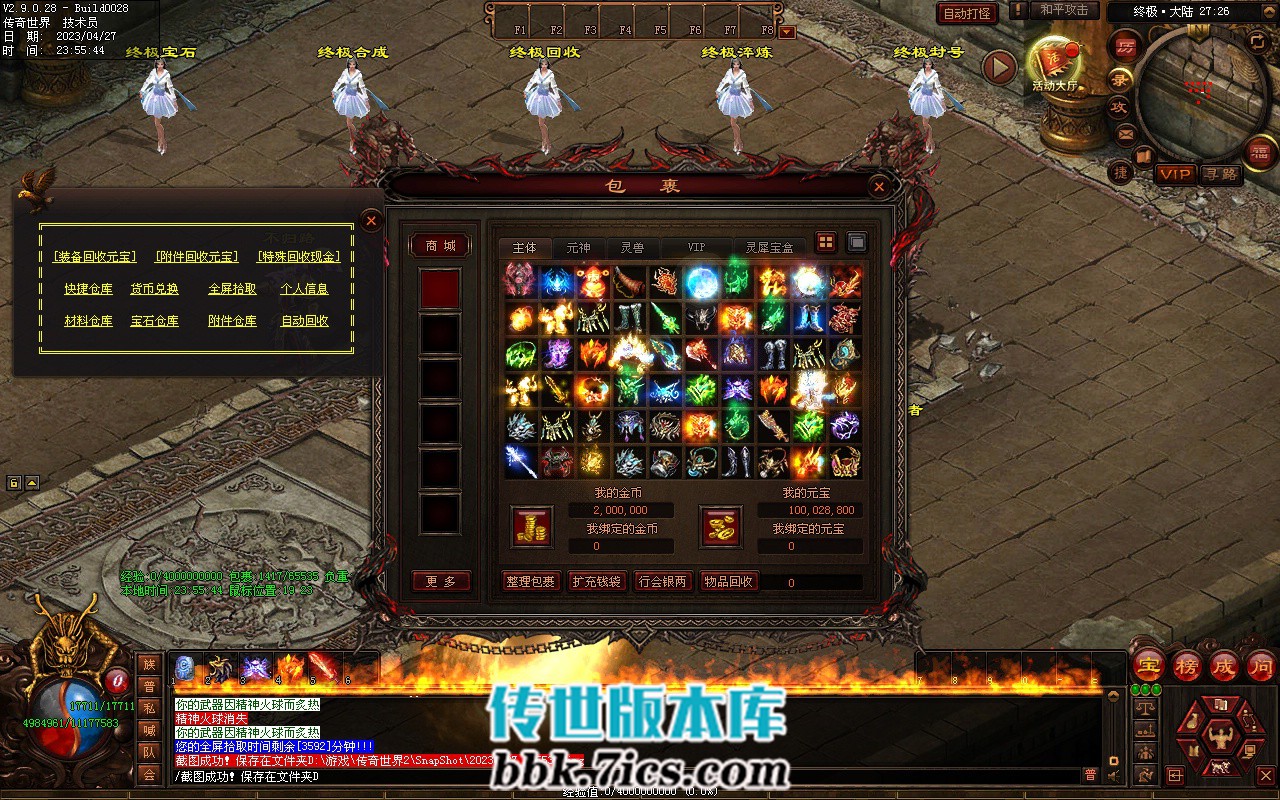Open the 装备回收元宝 link
This screenshot has height=800, width=1280.
click(95, 257)
